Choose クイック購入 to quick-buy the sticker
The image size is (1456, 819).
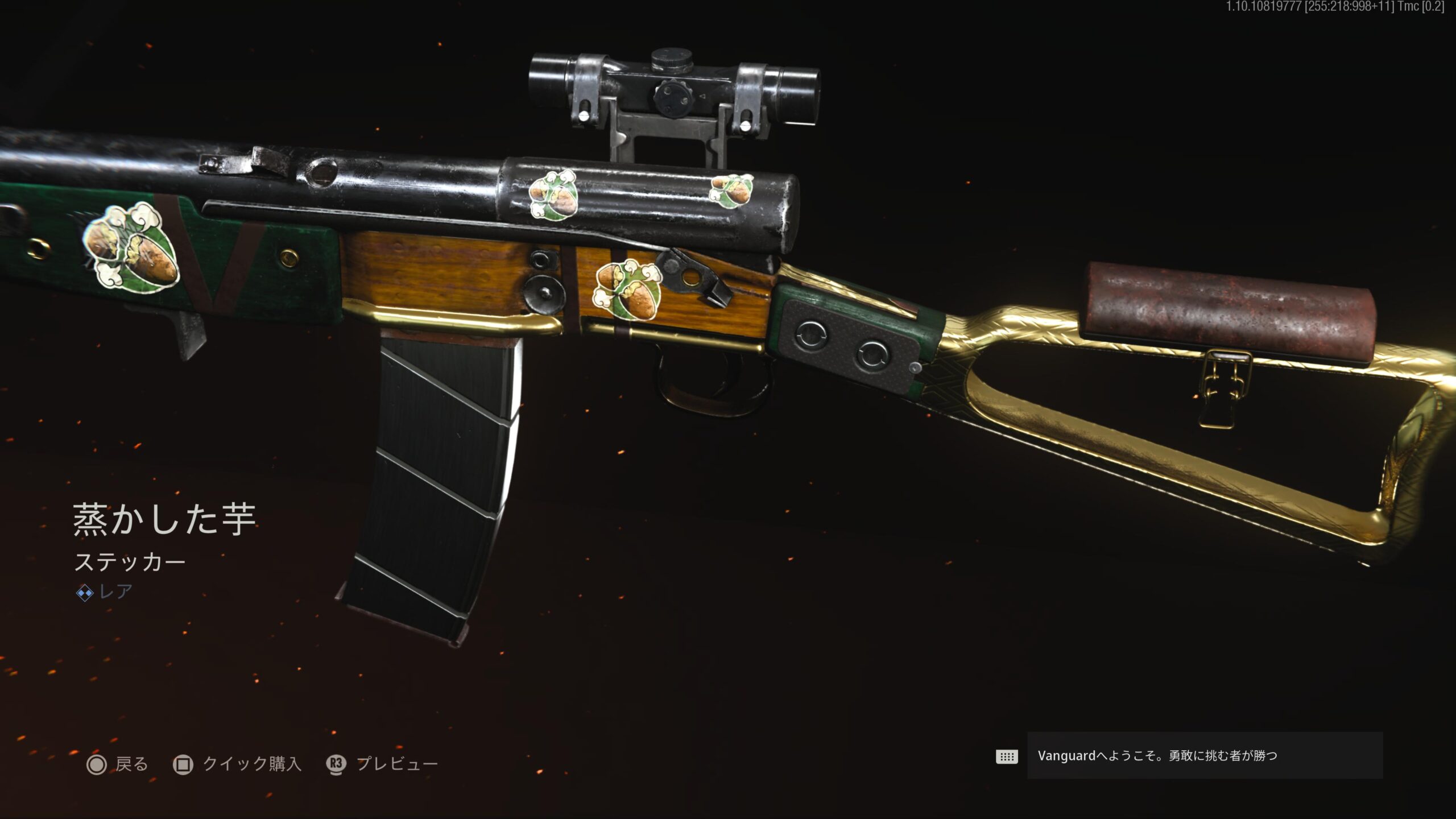[x=237, y=764]
